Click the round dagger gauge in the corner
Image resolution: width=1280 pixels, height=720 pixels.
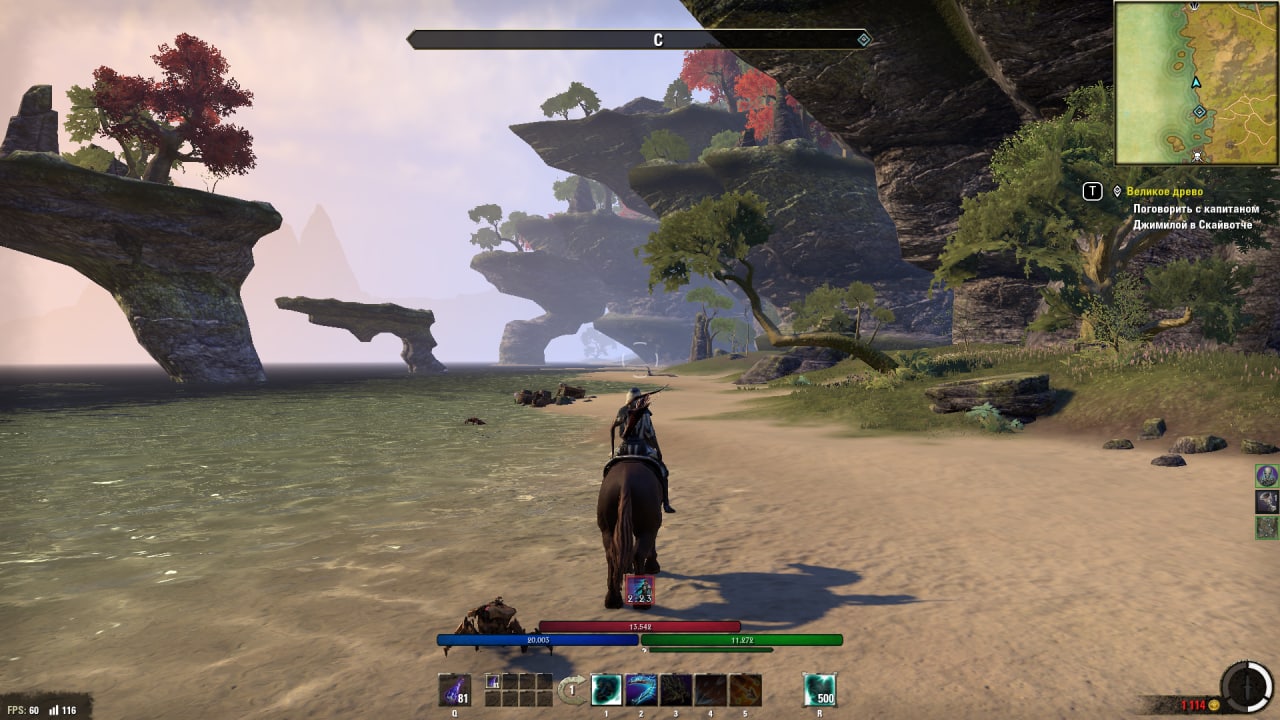click(1246, 687)
